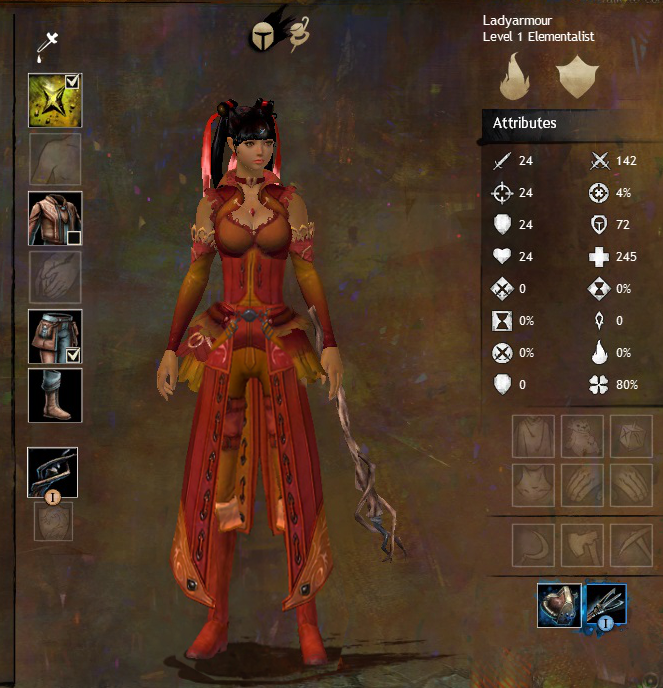This screenshot has height=688, width=663.
Task: Select the equipped staff weapon slot
Action: [x=53, y=472]
